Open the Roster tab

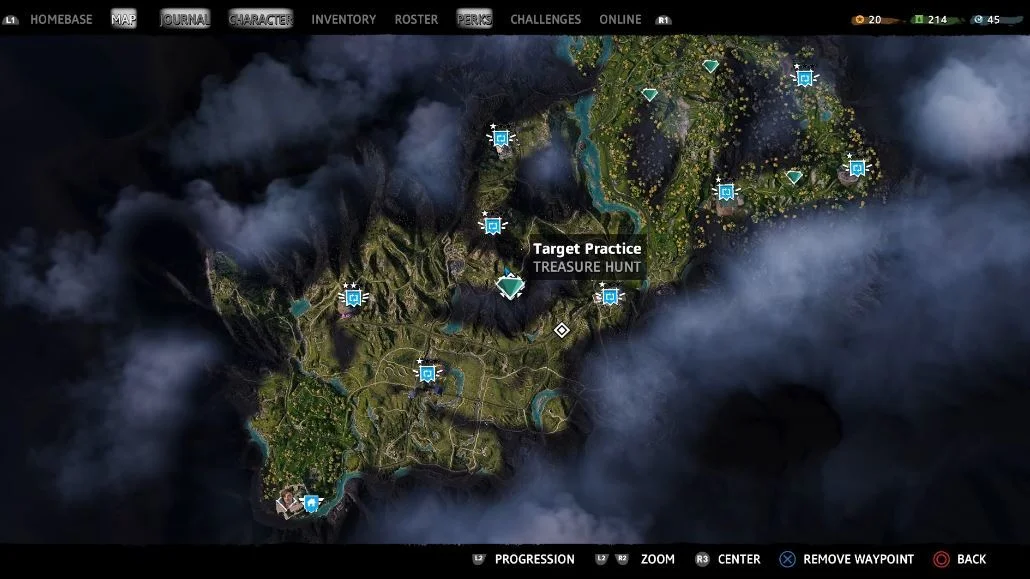coord(416,19)
